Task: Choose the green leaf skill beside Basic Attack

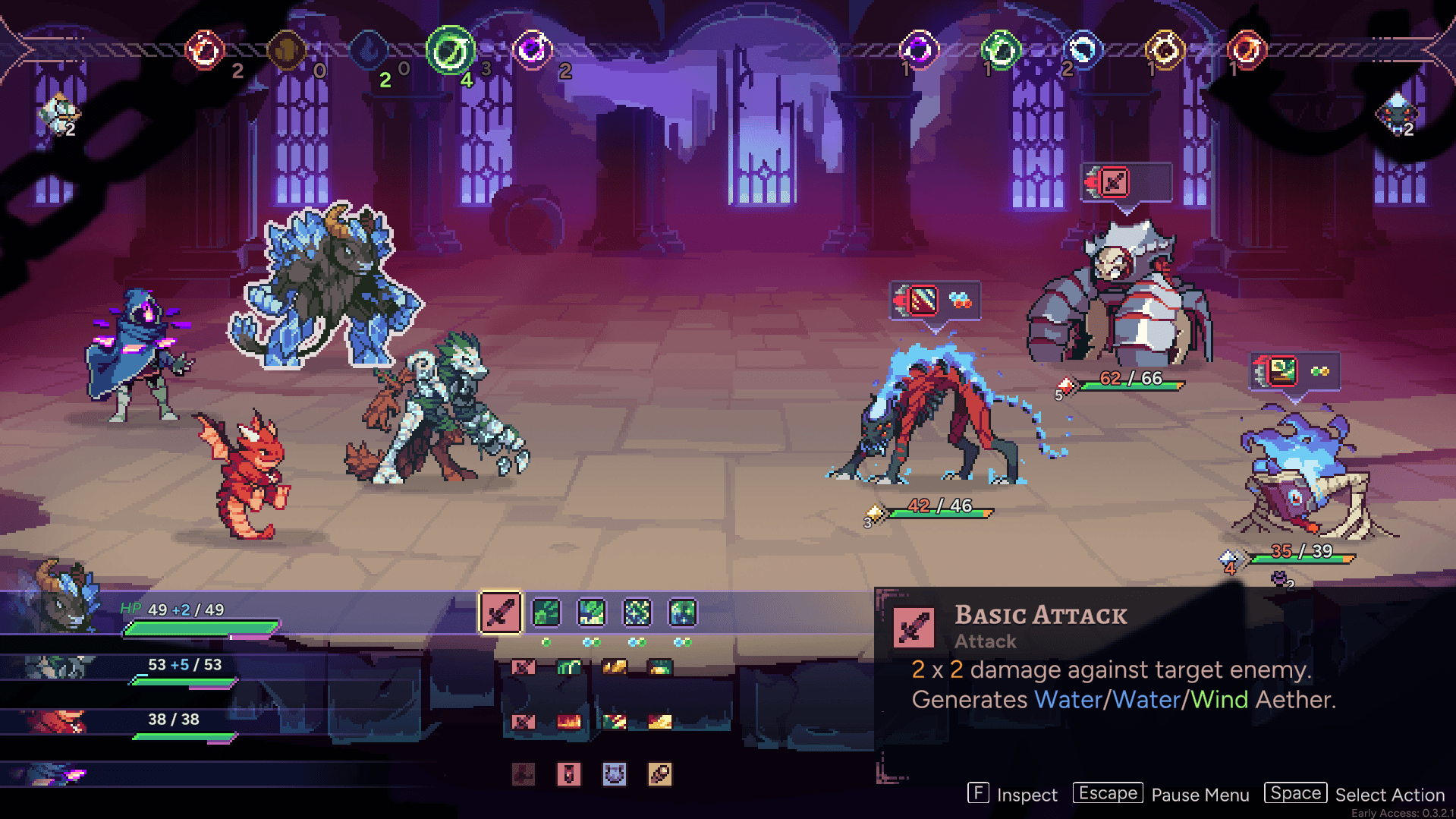Action: (x=546, y=613)
